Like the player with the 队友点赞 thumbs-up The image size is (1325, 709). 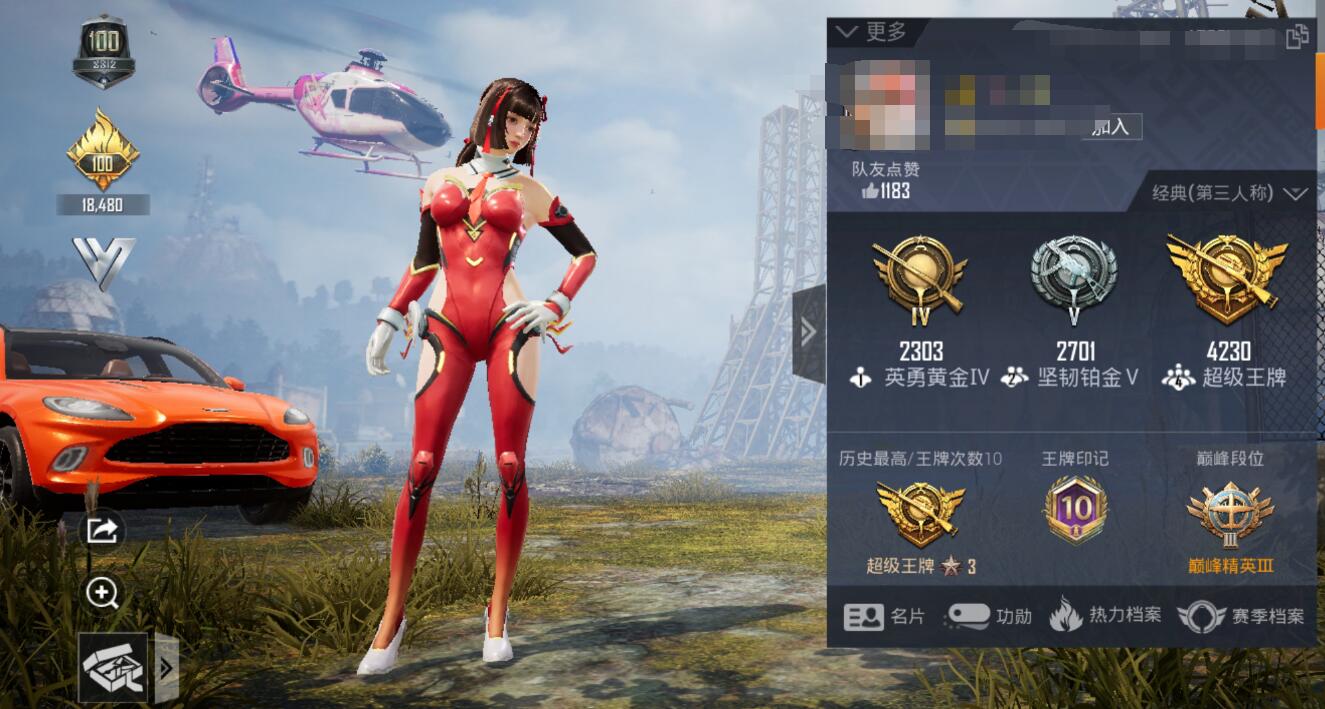871,190
